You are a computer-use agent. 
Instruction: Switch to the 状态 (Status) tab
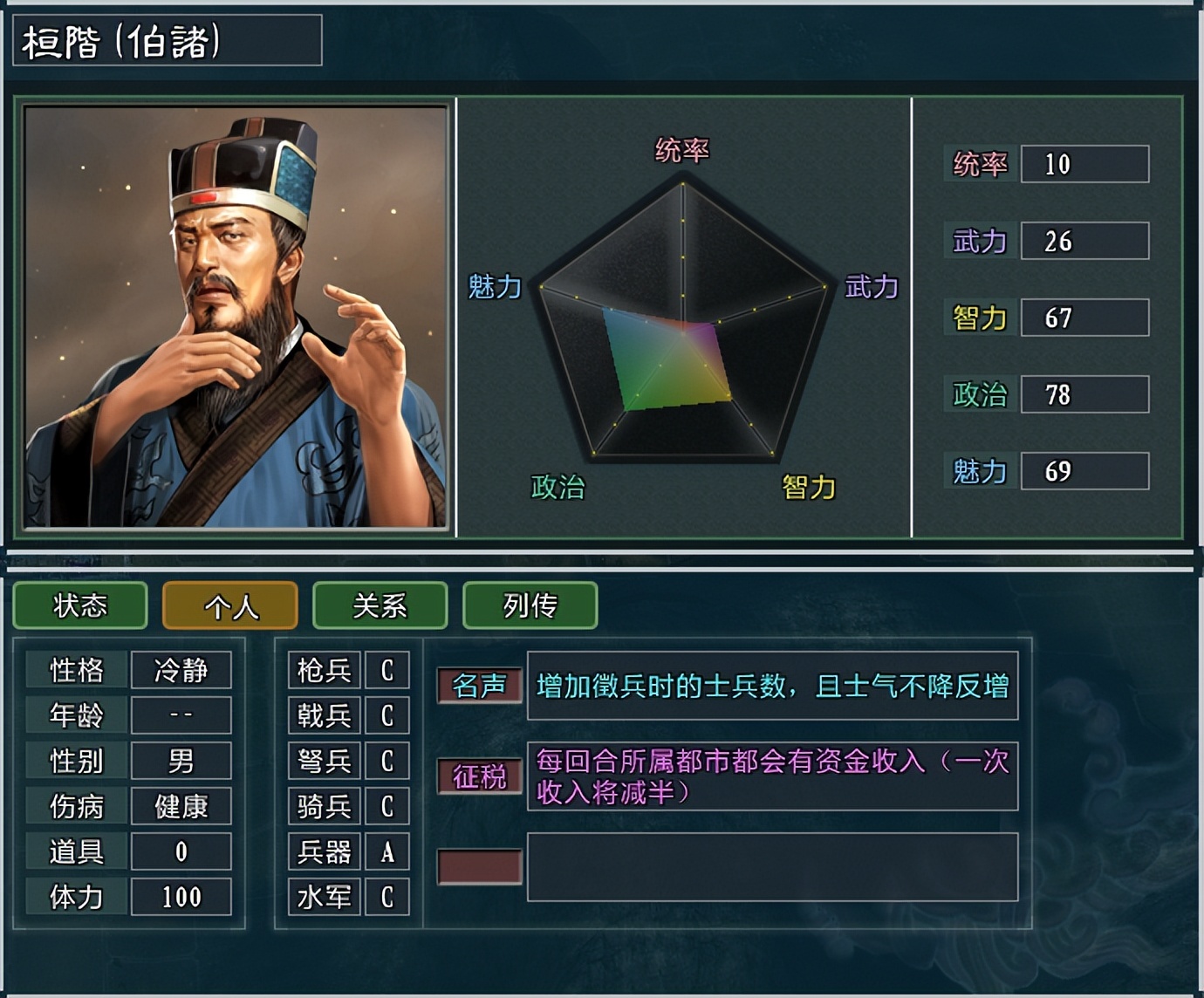[81, 605]
